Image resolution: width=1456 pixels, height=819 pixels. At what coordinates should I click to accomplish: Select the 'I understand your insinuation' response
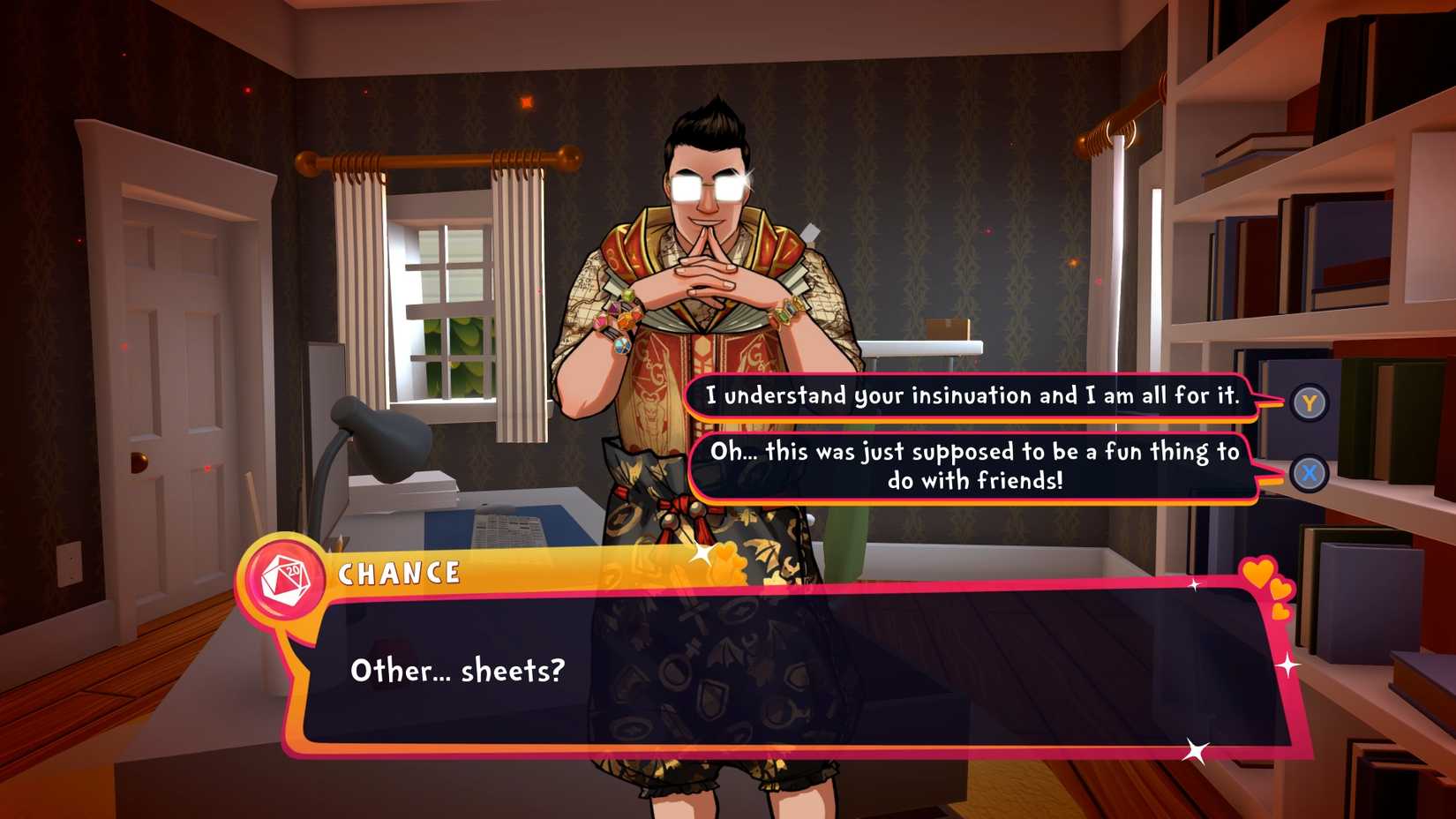point(971,397)
